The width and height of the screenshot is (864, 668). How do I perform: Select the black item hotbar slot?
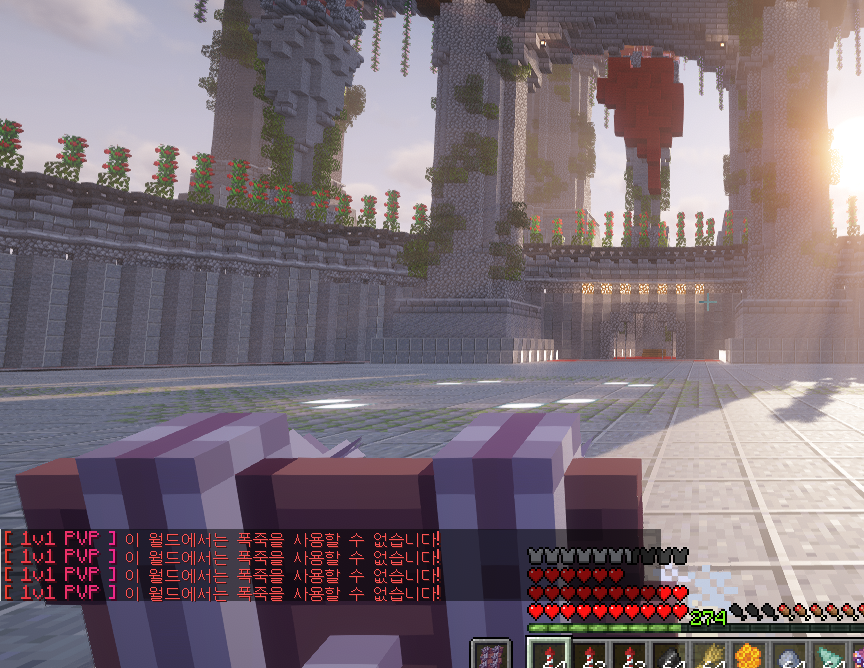tap(669, 656)
